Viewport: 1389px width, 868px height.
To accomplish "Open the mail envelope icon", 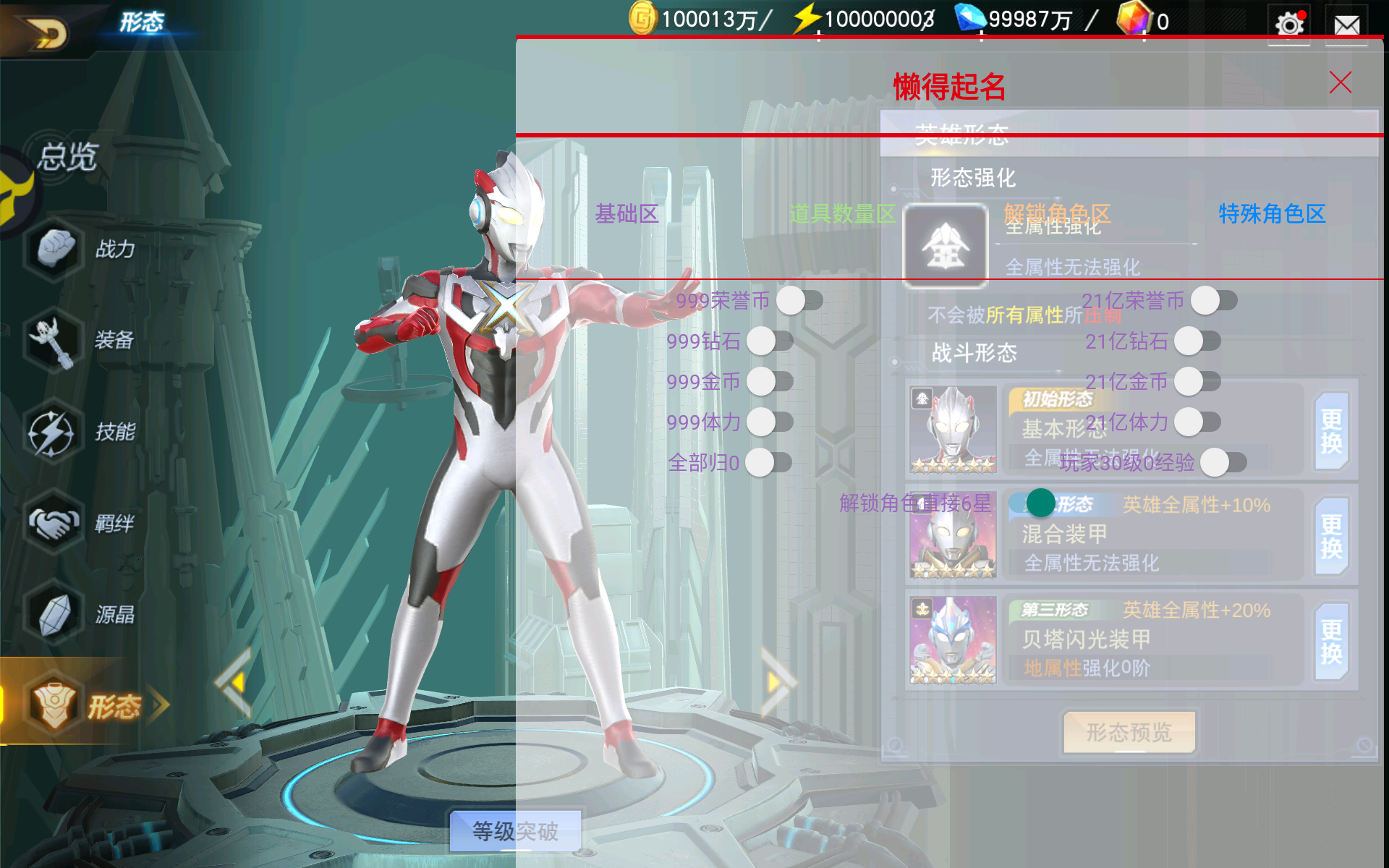I will coord(1346,23).
